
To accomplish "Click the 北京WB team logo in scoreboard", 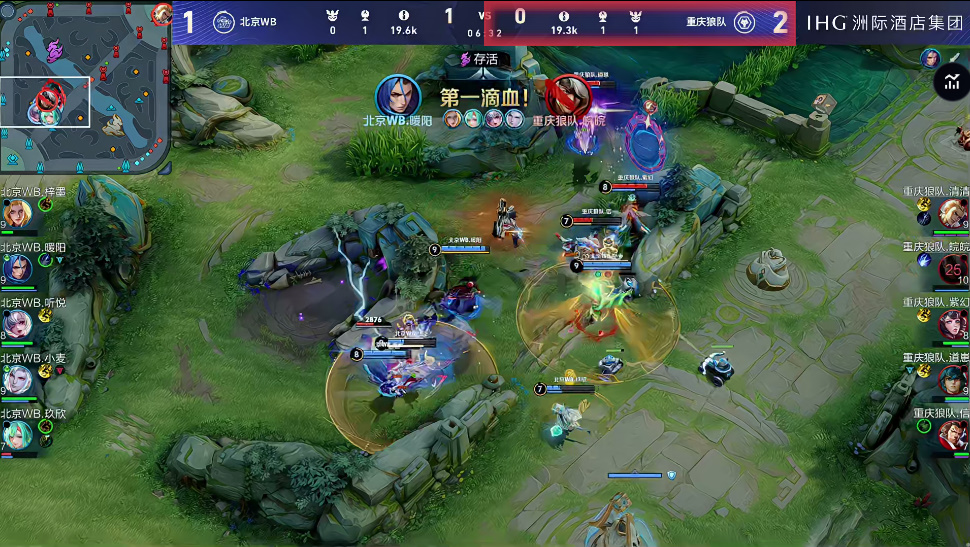I will [224, 22].
